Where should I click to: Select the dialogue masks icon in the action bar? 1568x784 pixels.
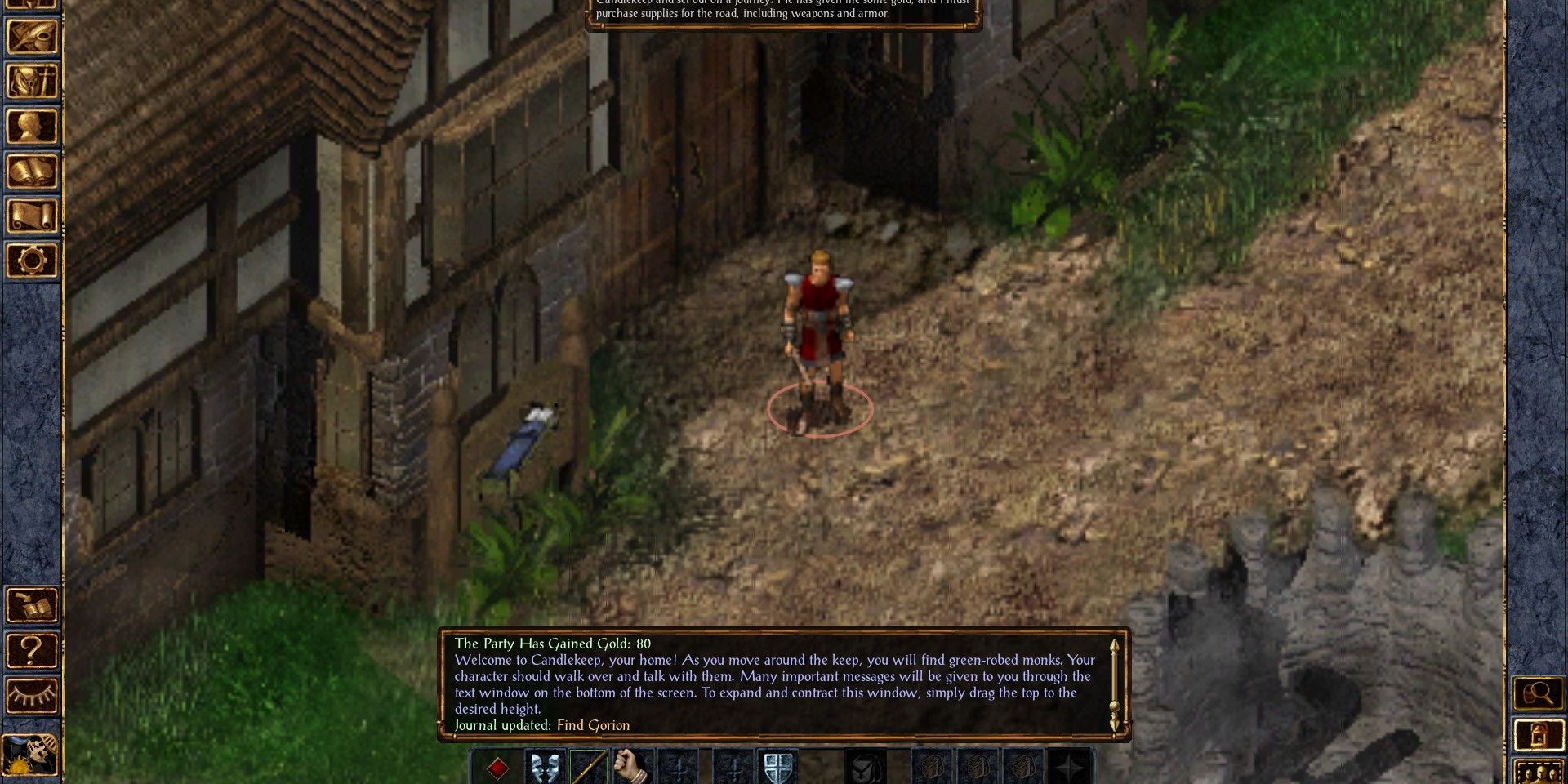544,766
